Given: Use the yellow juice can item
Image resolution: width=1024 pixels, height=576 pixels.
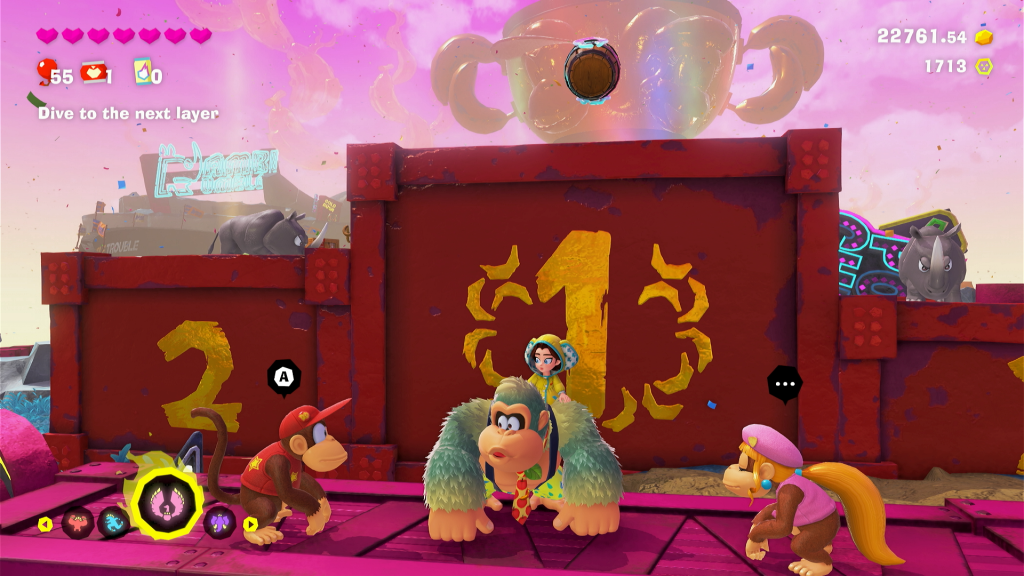Looking at the screenshot, I should coord(142,72).
